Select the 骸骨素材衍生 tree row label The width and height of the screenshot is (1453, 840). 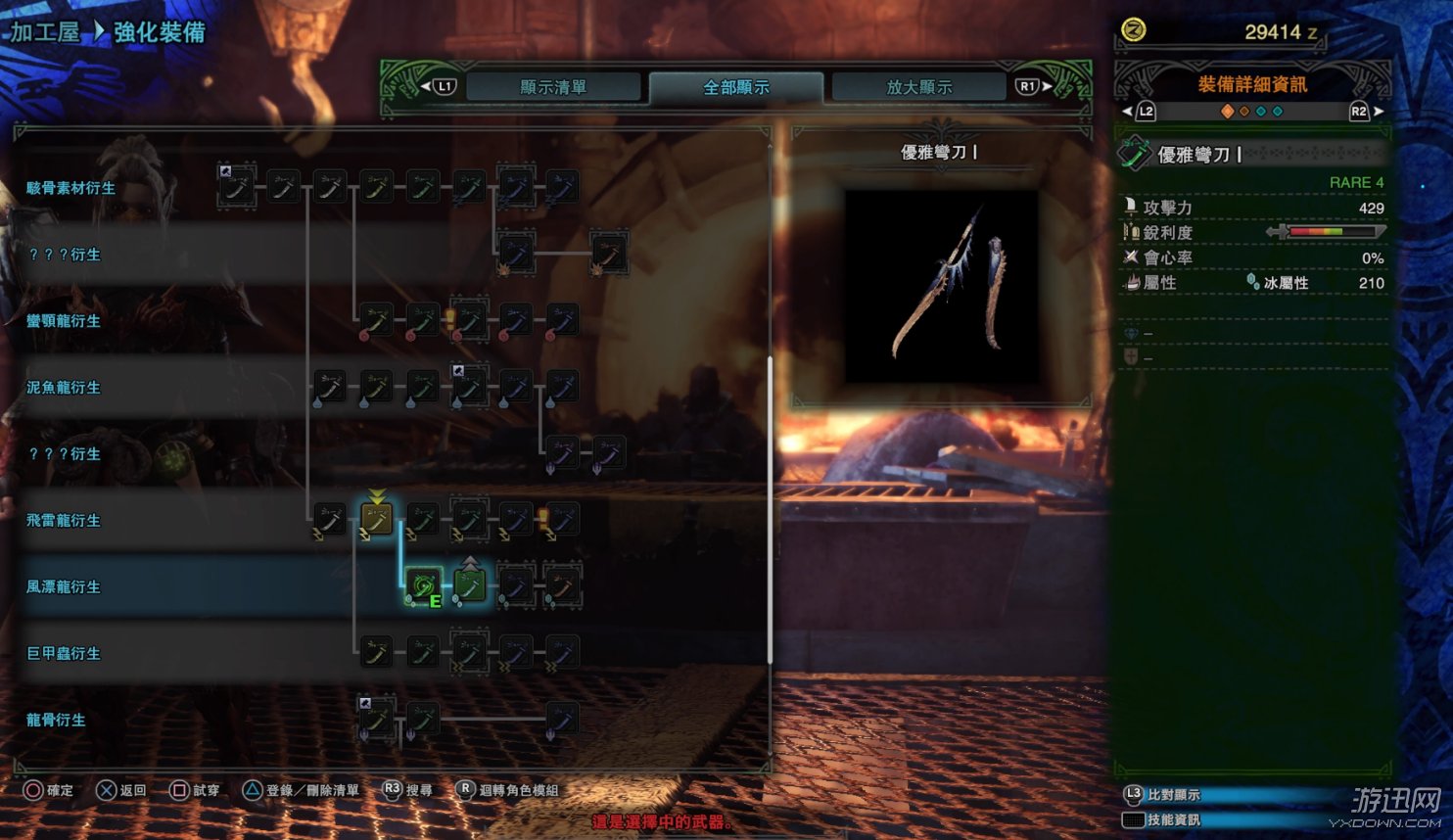[70, 188]
